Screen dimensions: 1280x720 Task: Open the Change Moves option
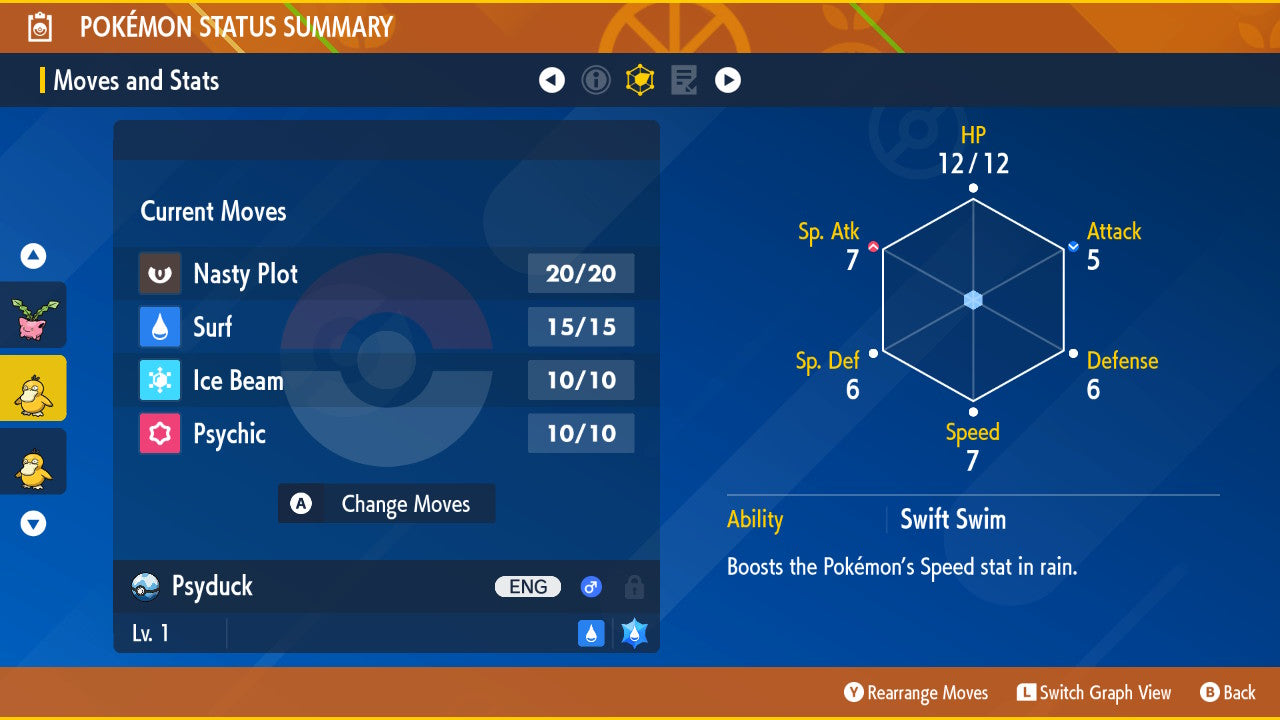(x=386, y=504)
